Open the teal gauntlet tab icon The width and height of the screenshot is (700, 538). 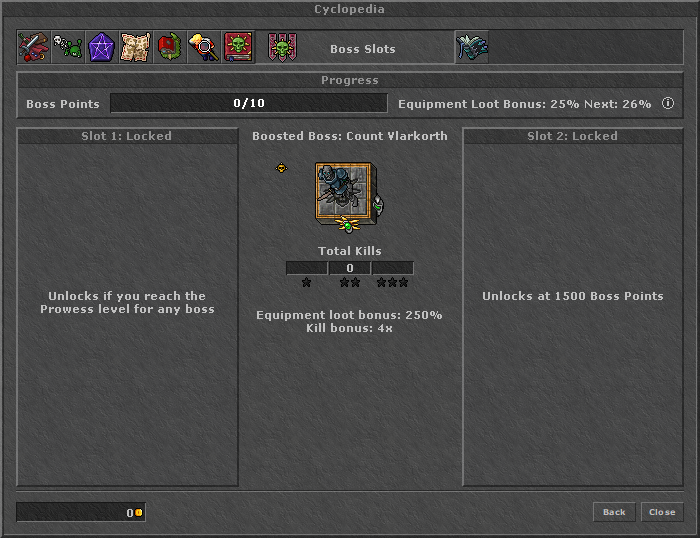coord(472,47)
